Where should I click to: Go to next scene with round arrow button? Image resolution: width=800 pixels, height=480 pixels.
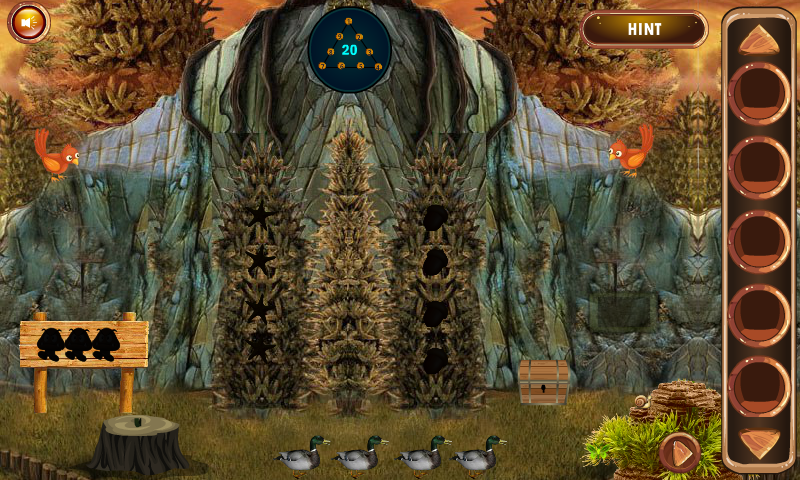click(x=680, y=453)
